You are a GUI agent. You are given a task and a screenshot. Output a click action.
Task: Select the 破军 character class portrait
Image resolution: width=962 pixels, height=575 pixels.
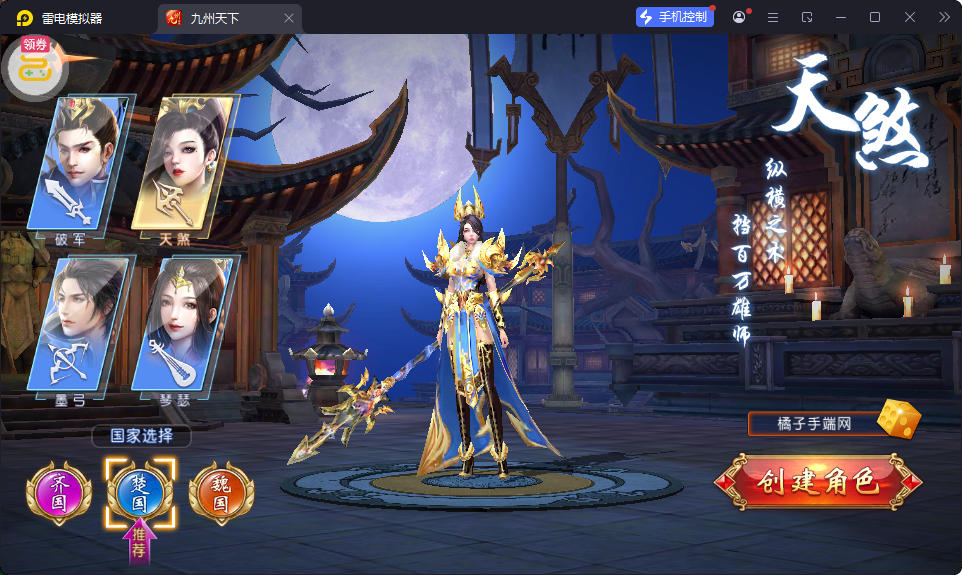pyautogui.click(x=80, y=165)
